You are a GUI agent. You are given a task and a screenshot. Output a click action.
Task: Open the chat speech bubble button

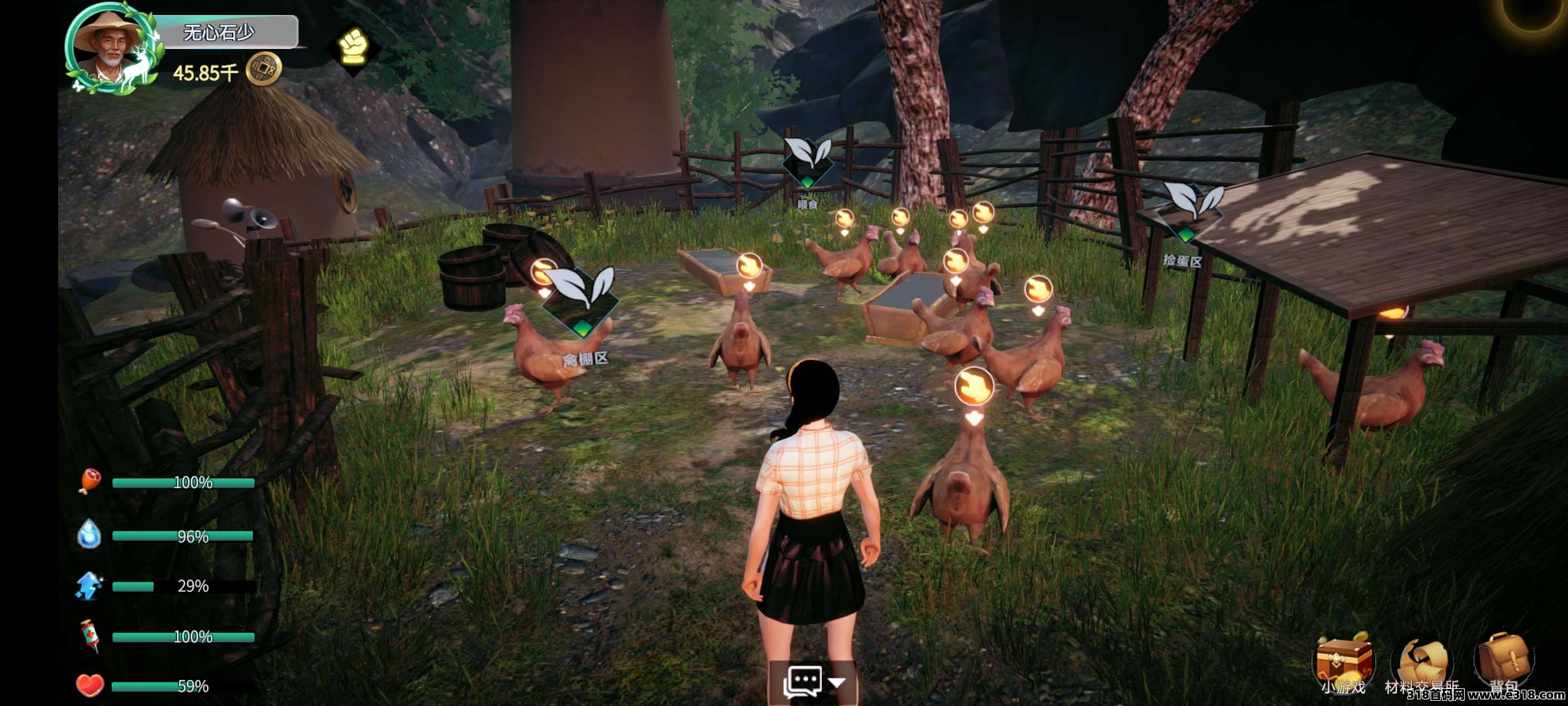coord(802,682)
